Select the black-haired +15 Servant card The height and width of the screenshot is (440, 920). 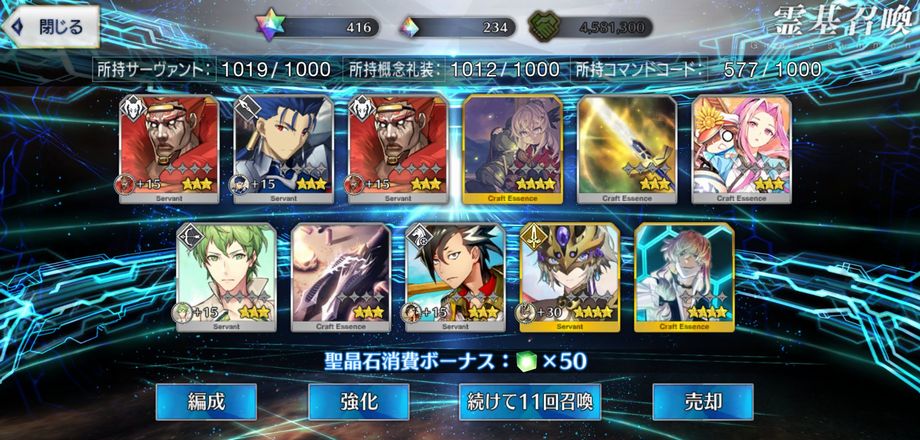coord(455,277)
